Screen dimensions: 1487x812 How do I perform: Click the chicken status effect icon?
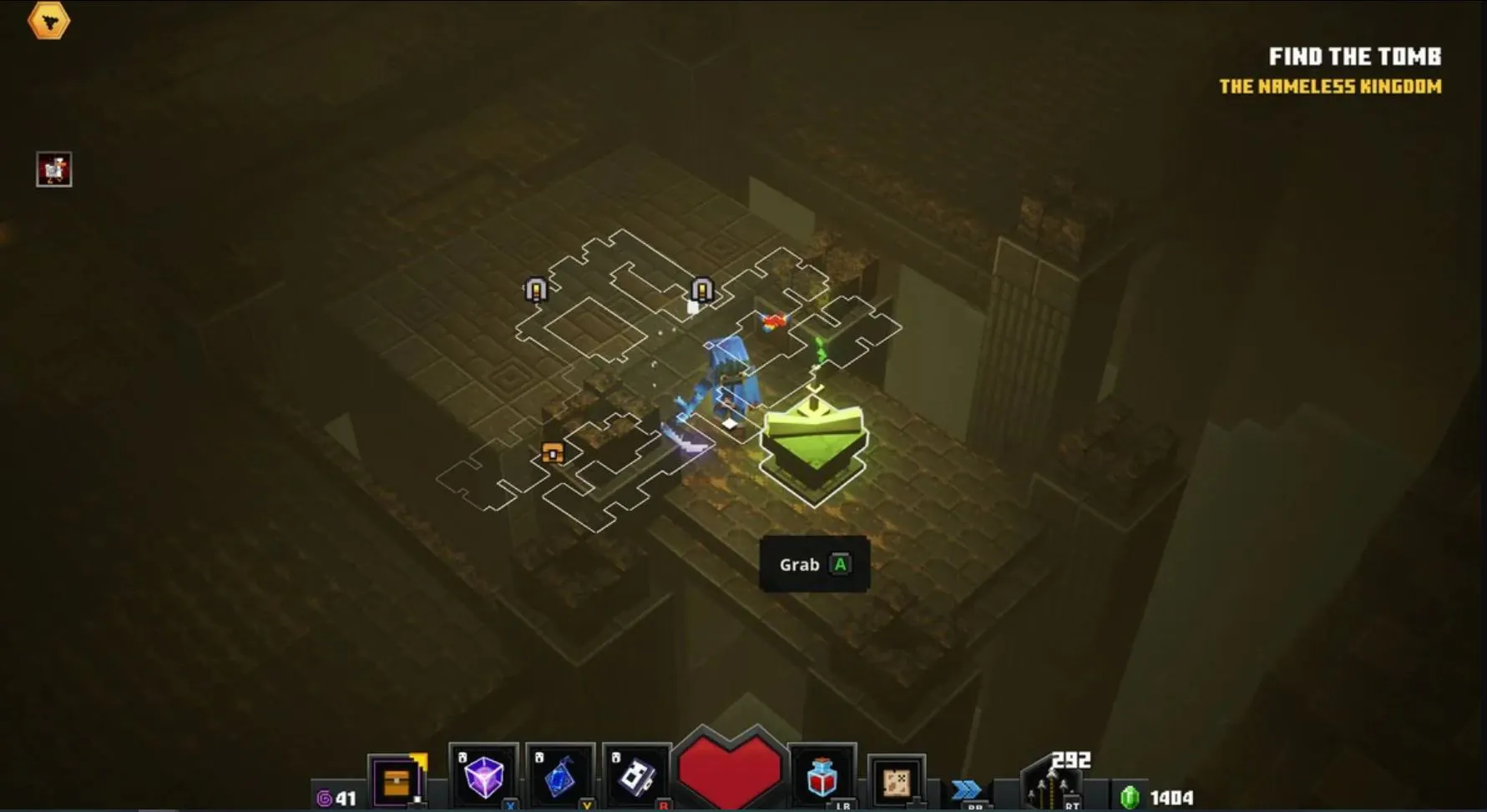54,169
